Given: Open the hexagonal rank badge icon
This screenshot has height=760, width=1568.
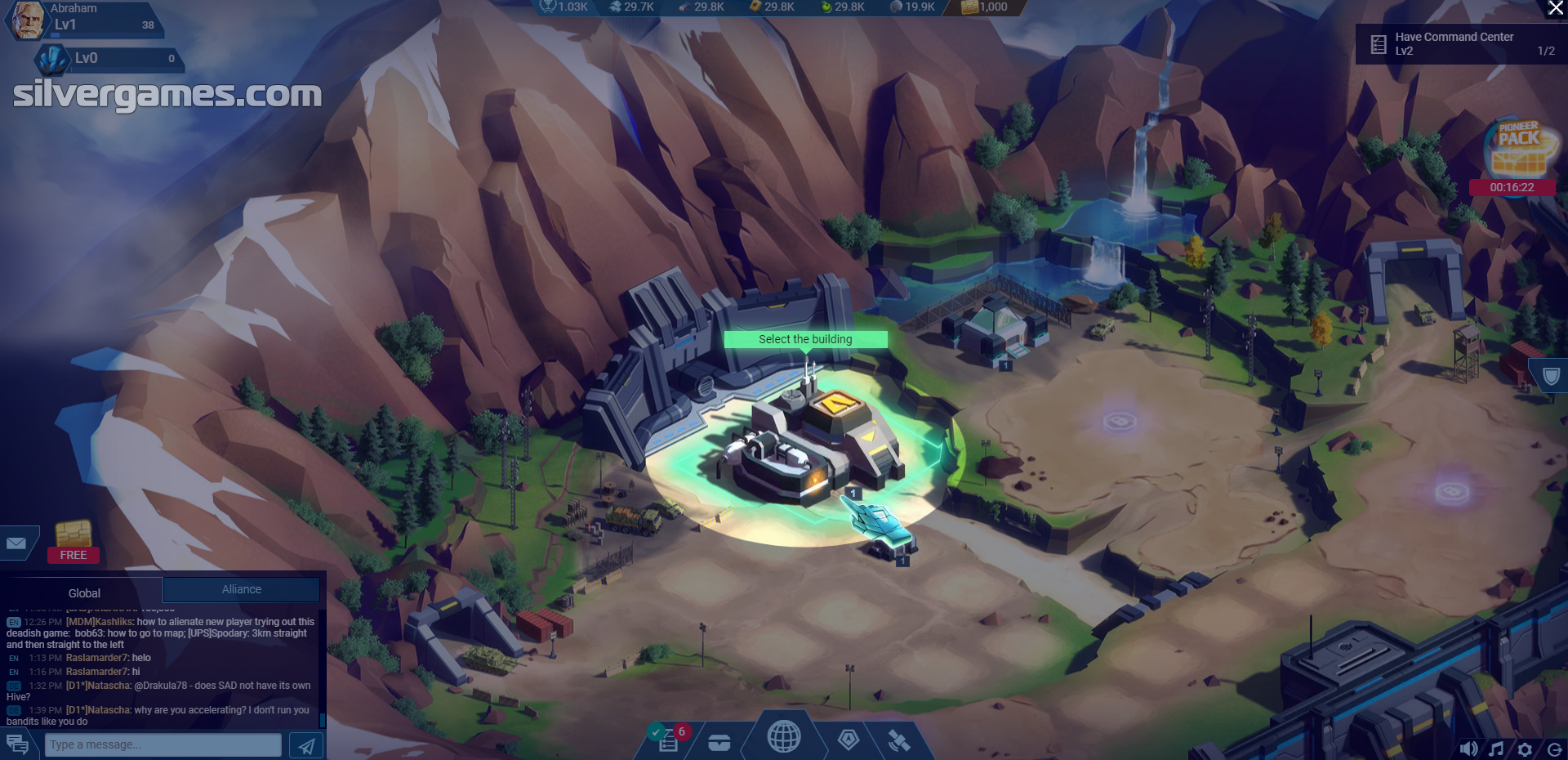Looking at the screenshot, I should point(849,740).
